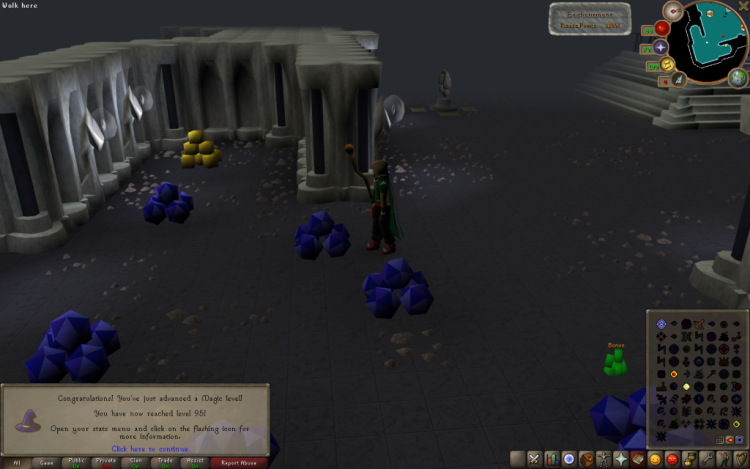750x469 pixels.
Task: Open the inventory backpack tab
Action: pyautogui.click(x=586, y=459)
